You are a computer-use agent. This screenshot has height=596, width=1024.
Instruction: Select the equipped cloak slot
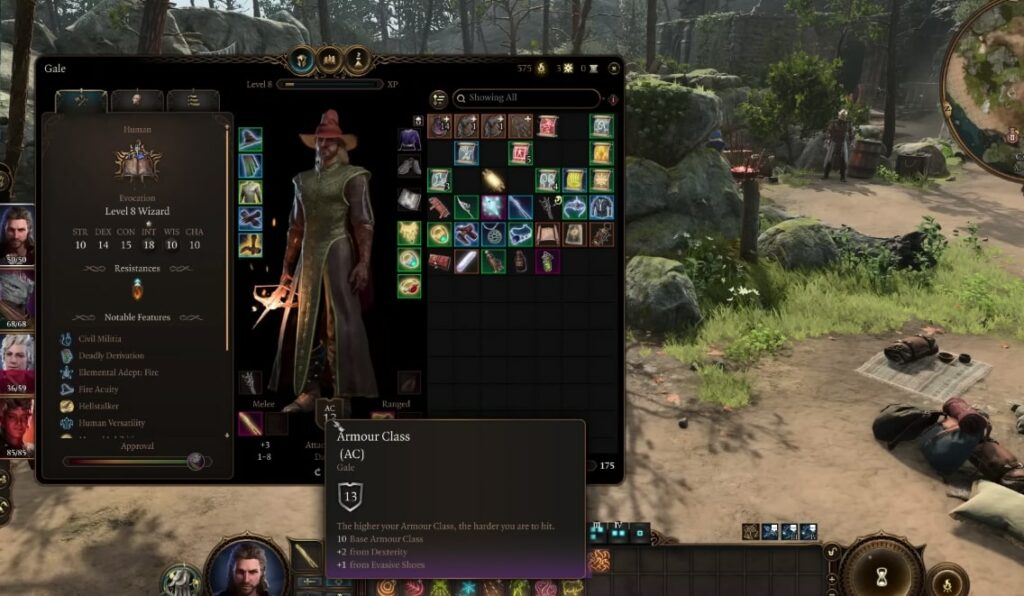[x=250, y=166]
